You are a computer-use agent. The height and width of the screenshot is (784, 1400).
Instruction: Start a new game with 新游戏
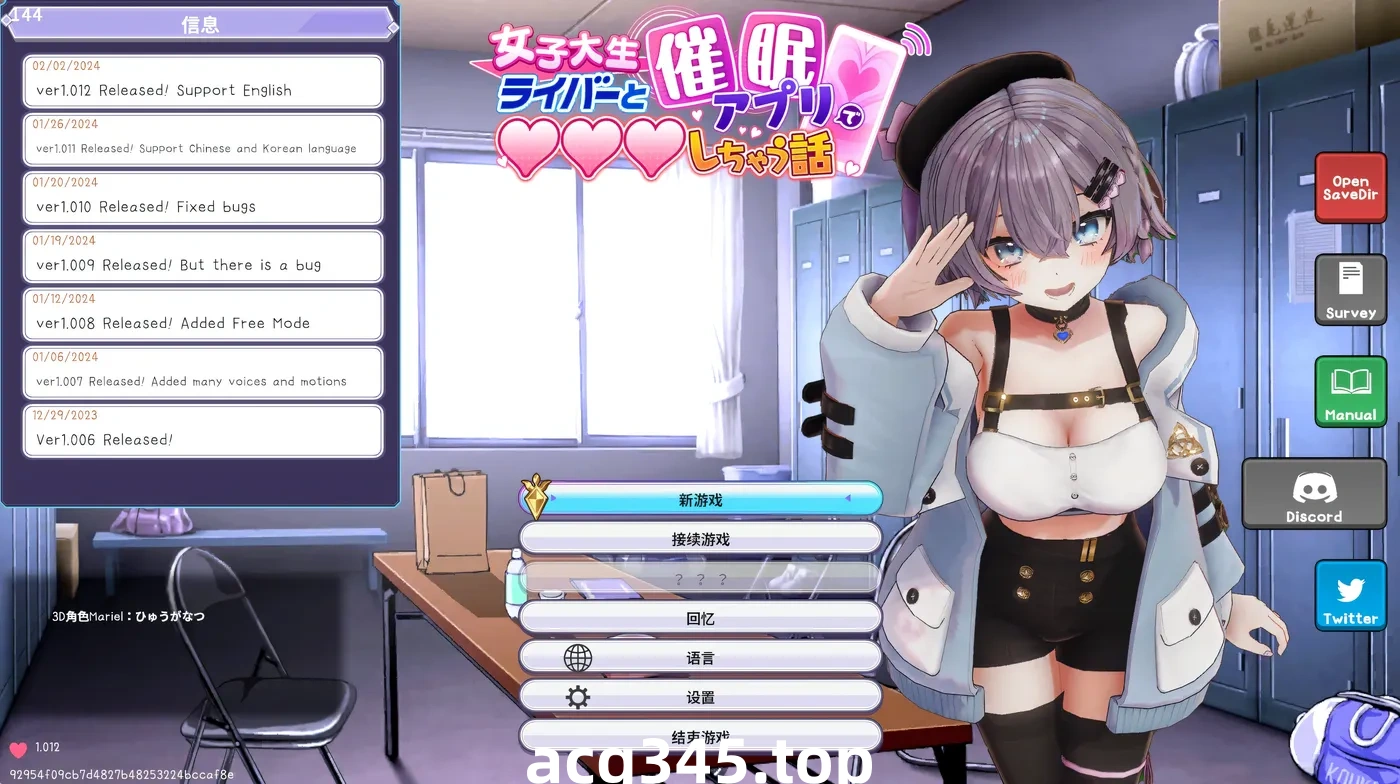point(700,497)
